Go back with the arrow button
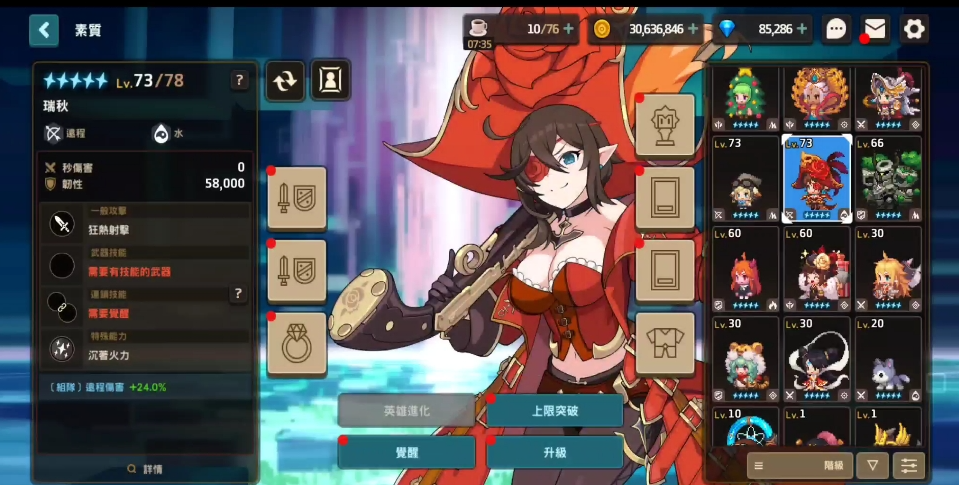The width and height of the screenshot is (959, 485). click(43, 30)
